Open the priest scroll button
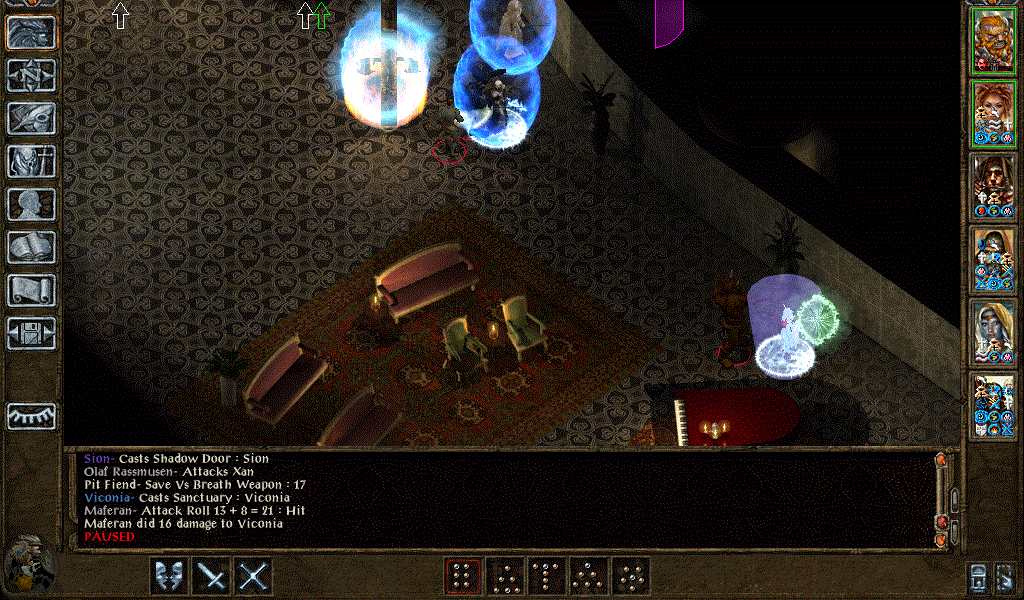 pos(31,290)
